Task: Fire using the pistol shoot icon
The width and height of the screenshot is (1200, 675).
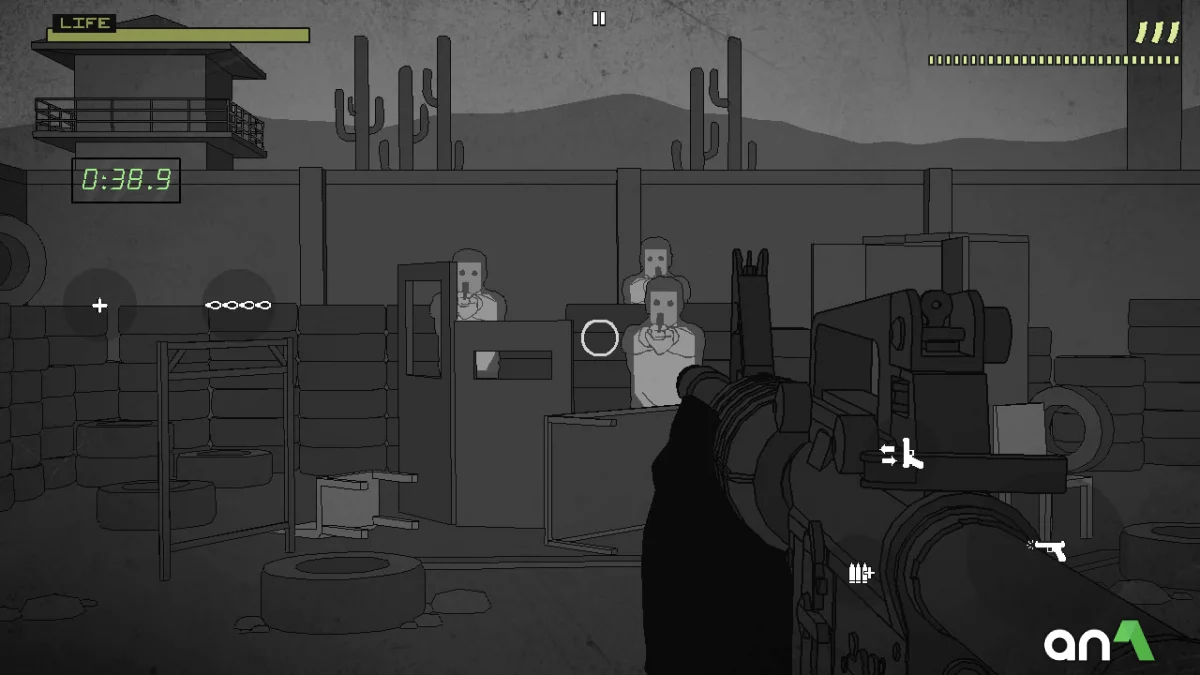Action: [x=1048, y=549]
